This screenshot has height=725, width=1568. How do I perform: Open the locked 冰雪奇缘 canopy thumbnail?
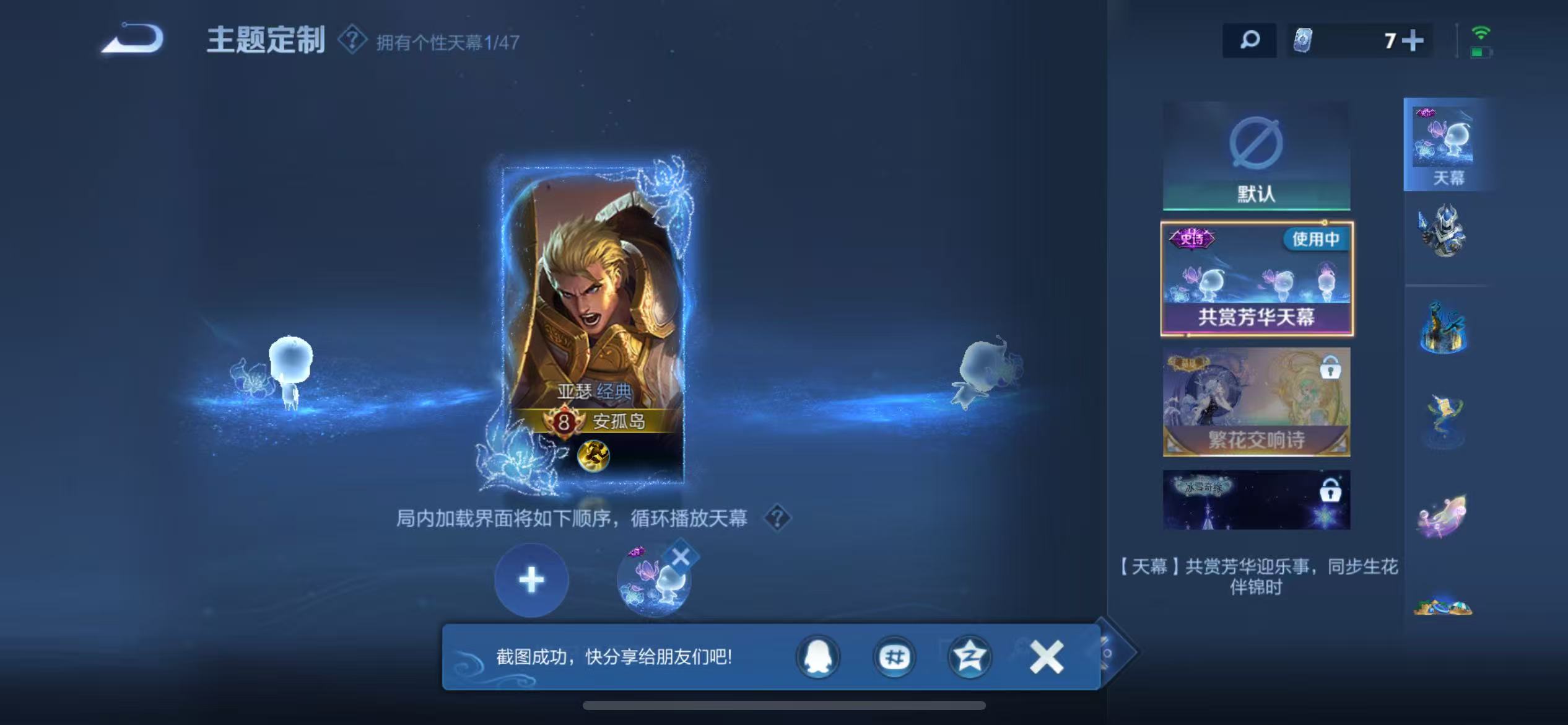coord(1255,499)
